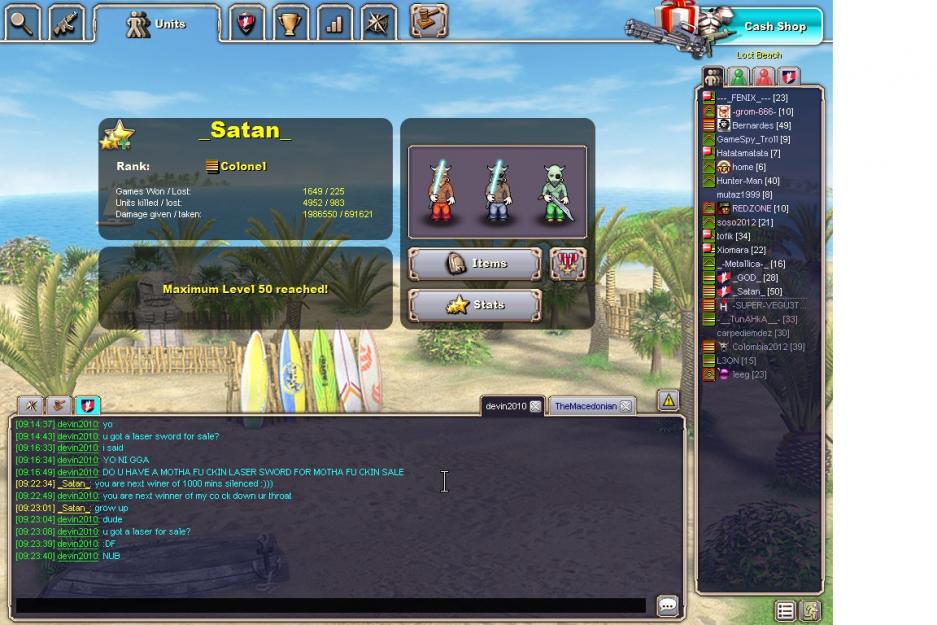Select the red-pants unit with laser sword
Image resolution: width=937 pixels, height=625 pixels.
click(440, 192)
